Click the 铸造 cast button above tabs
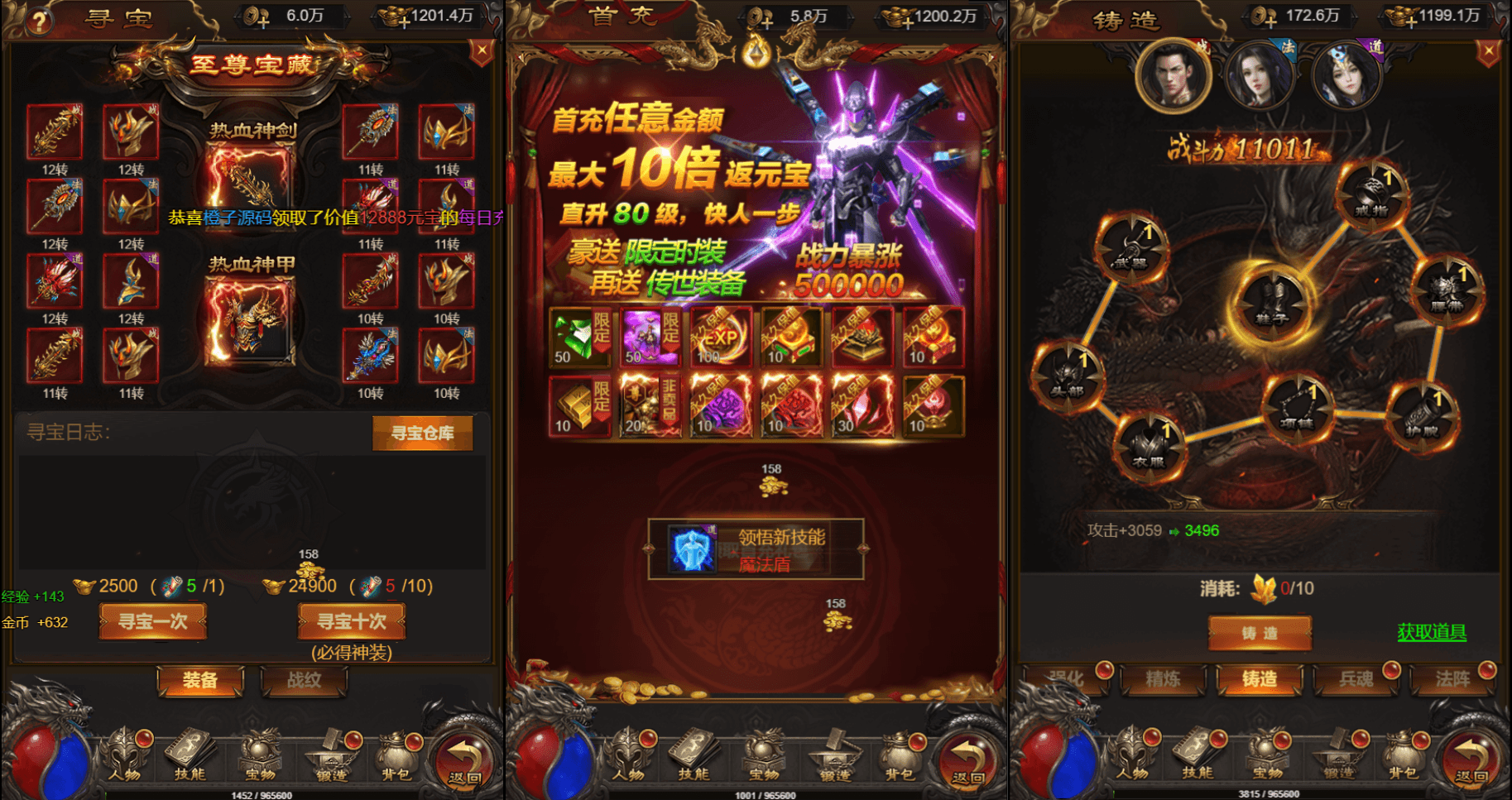The width and height of the screenshot is (1512, 800). tap(1260, 631)
